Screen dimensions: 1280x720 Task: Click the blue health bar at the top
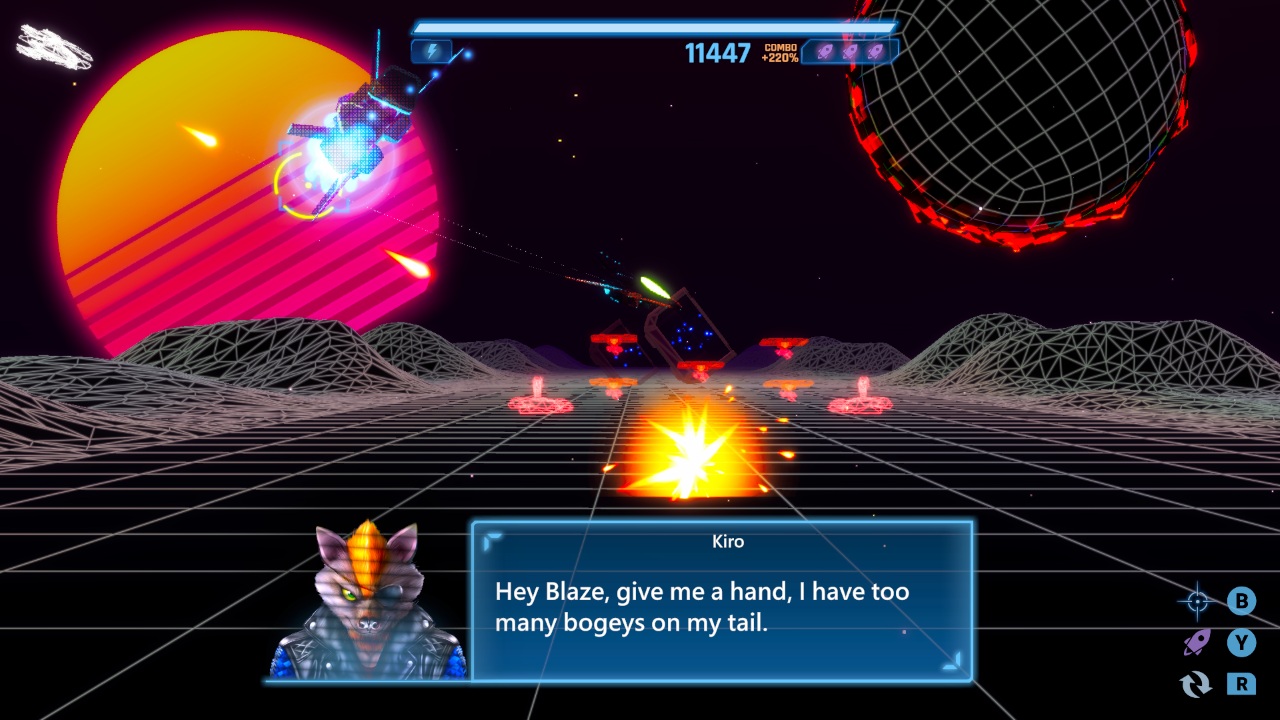[655, 24]
